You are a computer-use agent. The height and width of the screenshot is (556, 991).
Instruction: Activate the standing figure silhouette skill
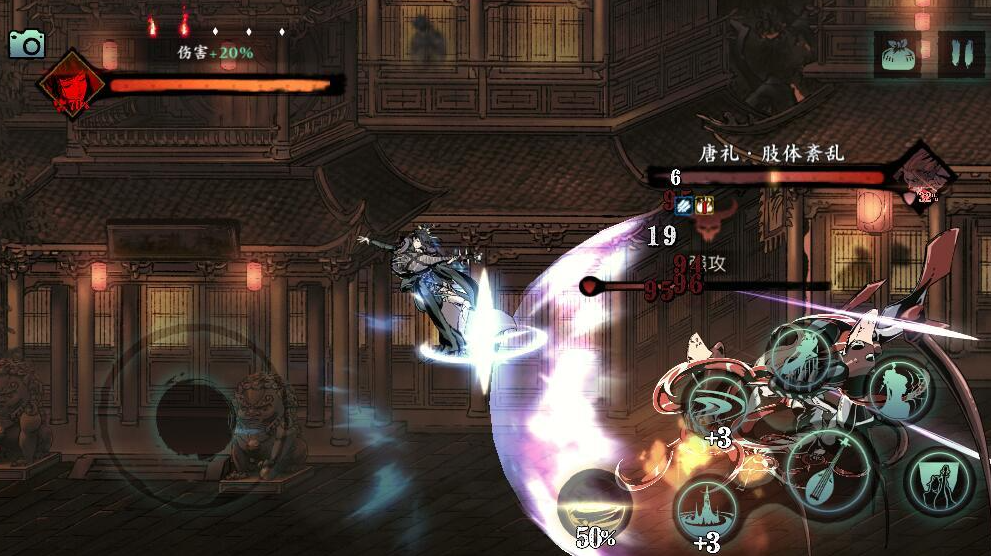pyautogui.click(x=899, y=388)
